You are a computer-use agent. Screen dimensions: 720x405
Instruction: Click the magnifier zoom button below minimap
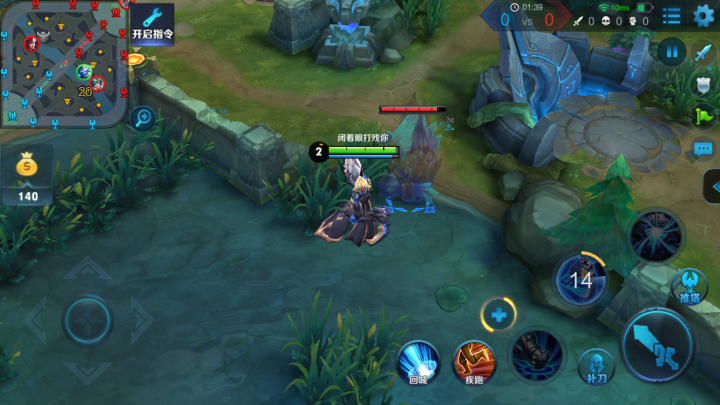[142, 118]
